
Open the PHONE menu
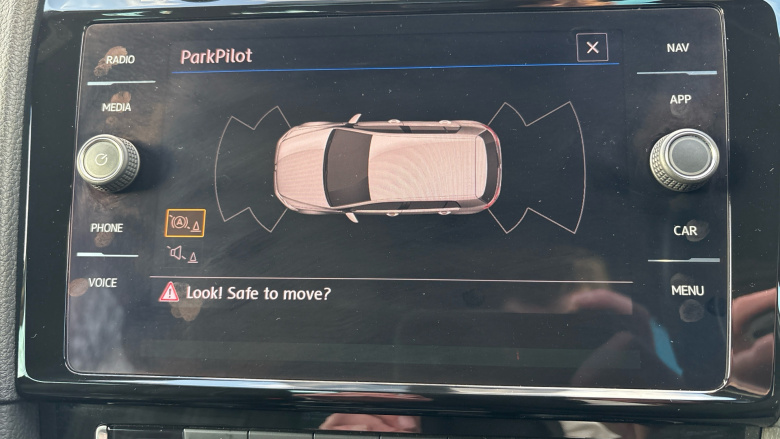point(107,228)
